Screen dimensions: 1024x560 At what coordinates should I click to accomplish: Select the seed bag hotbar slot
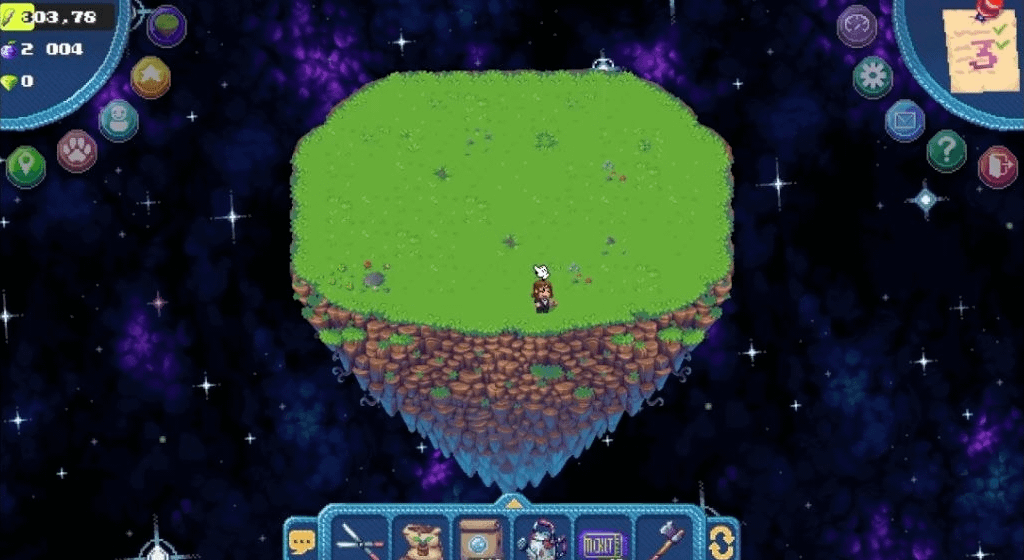click(x=422, y=541)
